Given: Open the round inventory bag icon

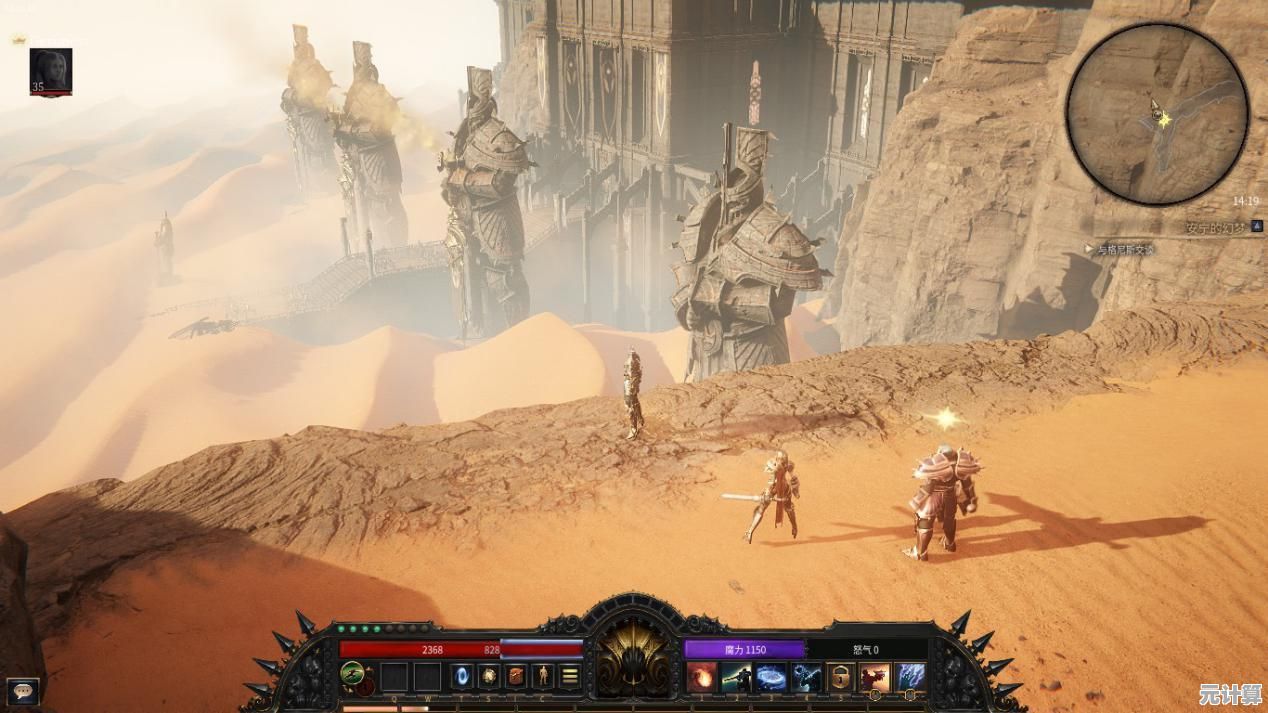Looking at the screenshot, I should 489,676.
